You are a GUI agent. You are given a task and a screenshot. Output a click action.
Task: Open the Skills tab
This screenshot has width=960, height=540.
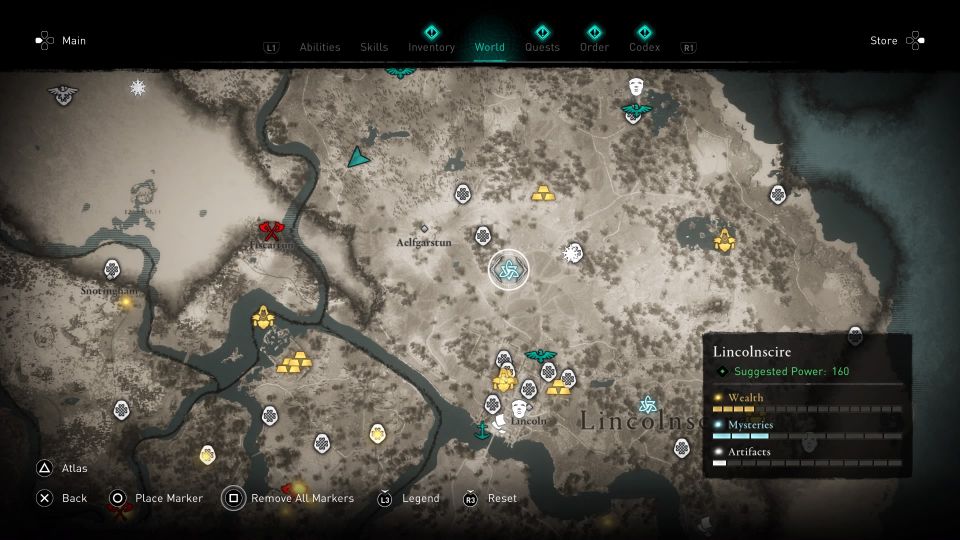click(x=374, y=47)
